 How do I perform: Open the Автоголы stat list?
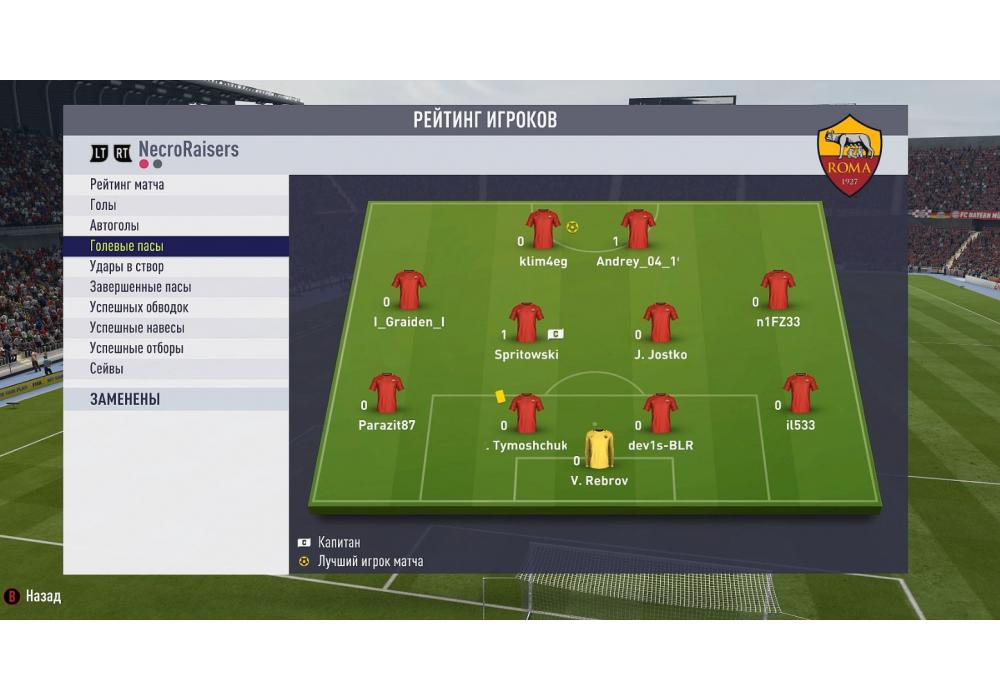point(115,226)
